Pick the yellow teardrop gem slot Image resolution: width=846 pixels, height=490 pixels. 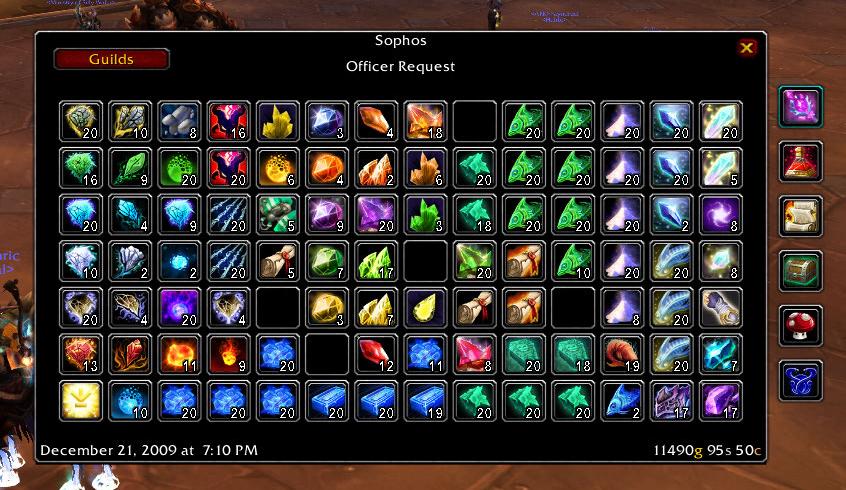424,307
